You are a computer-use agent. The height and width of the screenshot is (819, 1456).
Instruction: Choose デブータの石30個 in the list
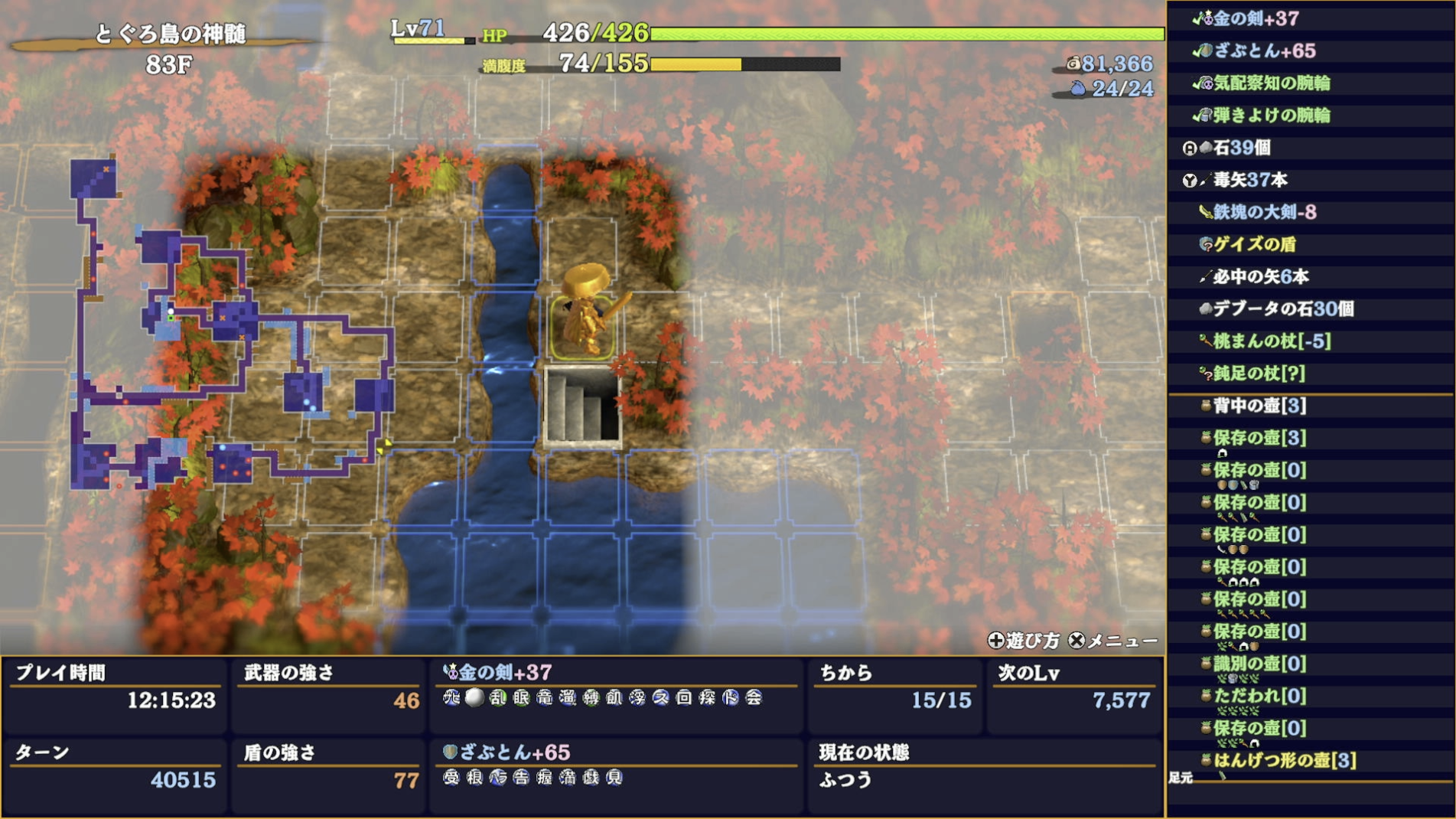1282,308
